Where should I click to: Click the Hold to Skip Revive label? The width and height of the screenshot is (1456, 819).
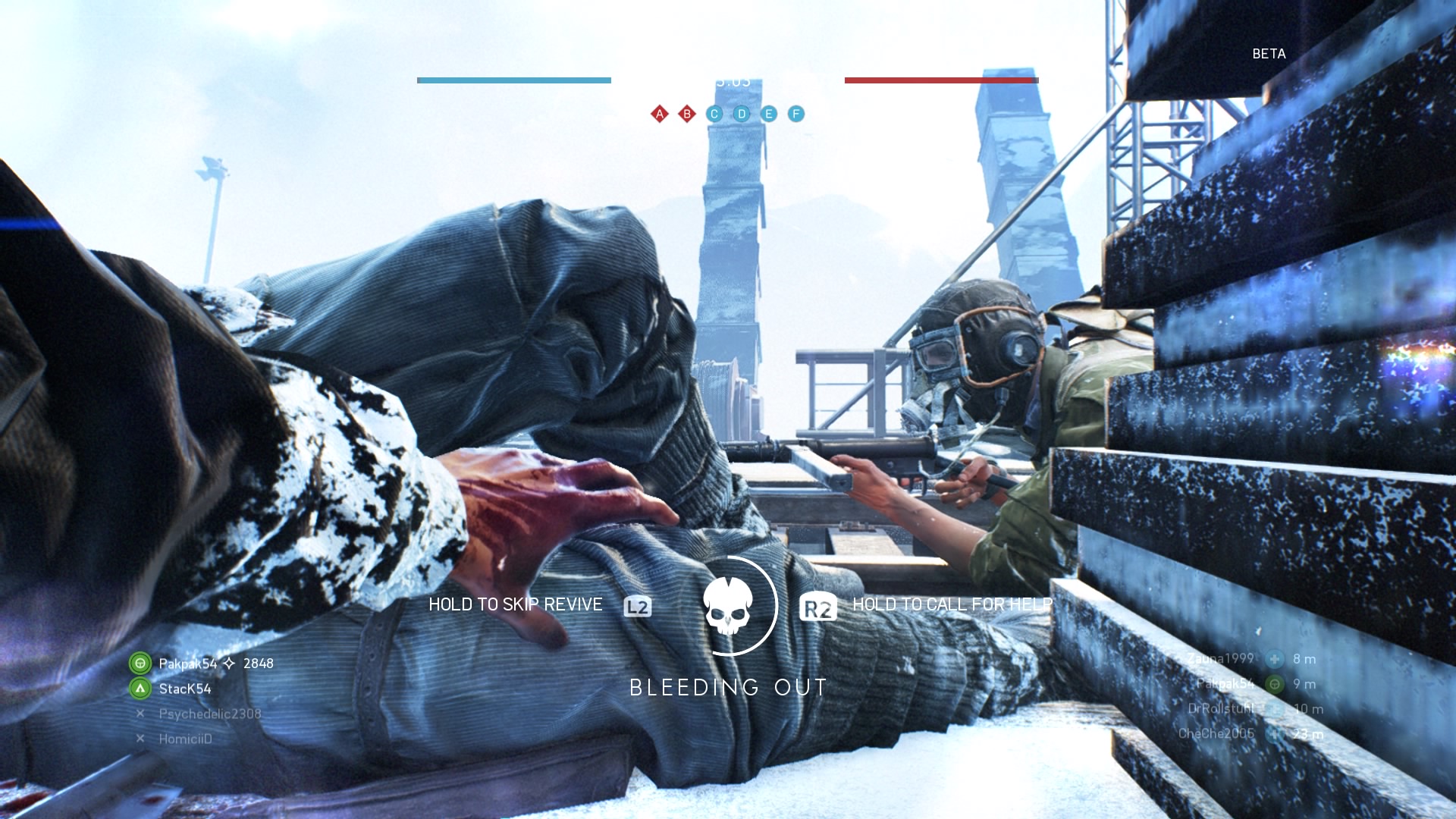point(516,604)
